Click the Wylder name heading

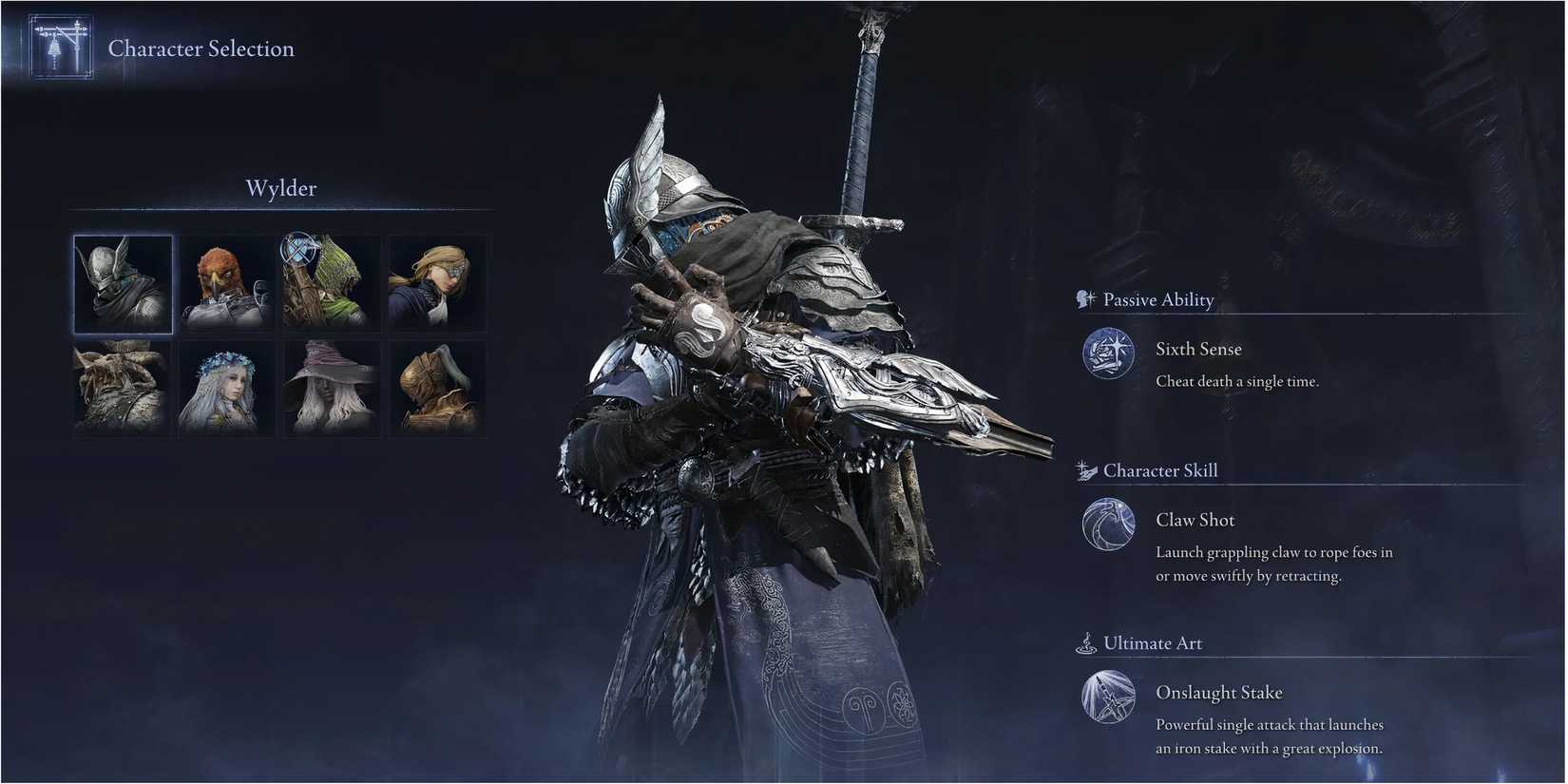[280, 188]
